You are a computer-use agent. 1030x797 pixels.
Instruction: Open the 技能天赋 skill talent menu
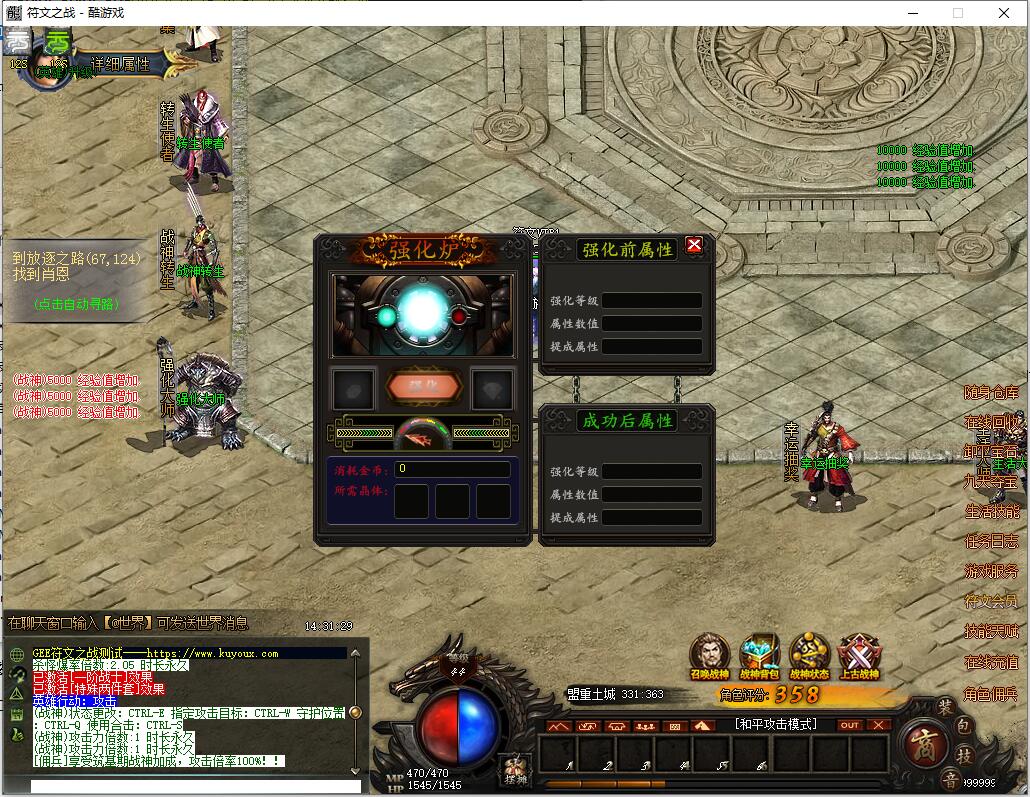(x=991, y=631)
